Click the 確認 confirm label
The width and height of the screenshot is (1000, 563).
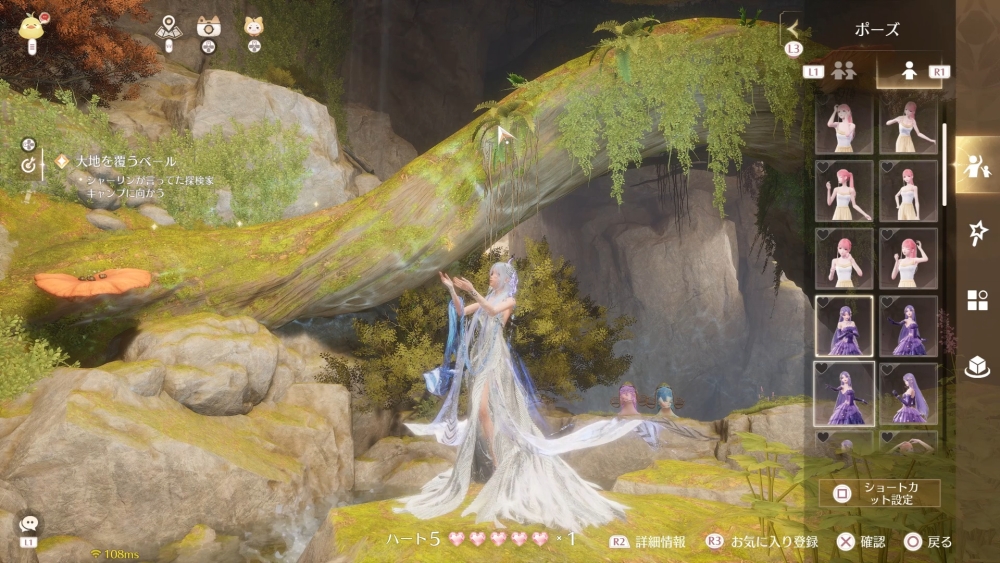871,542
